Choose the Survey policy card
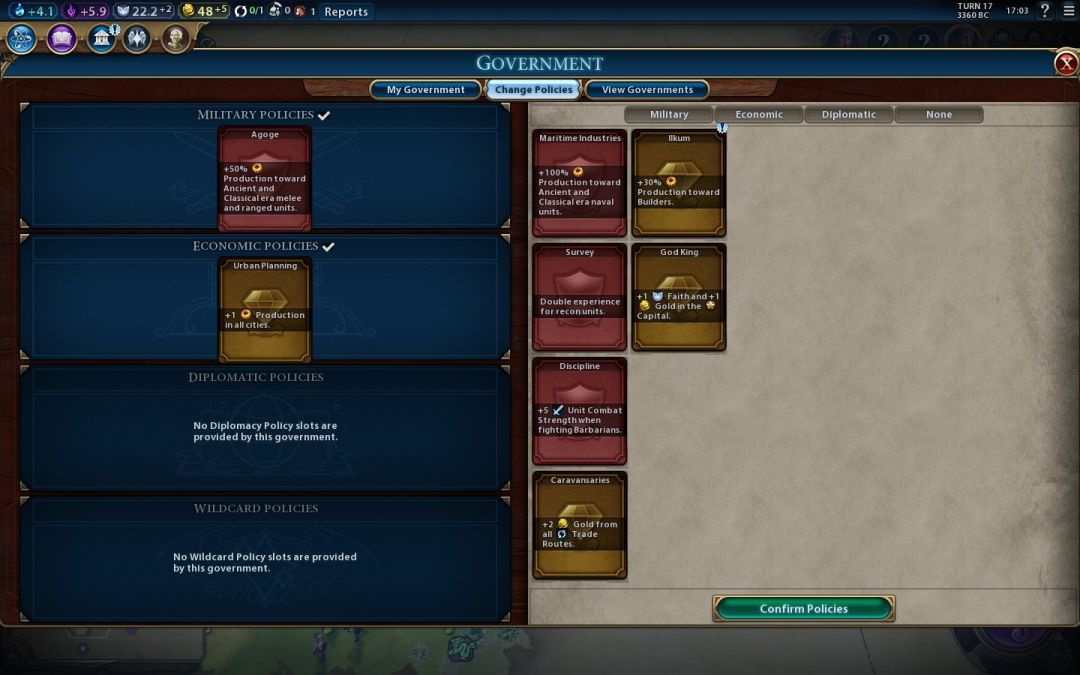Screen dimensions: 1080x675 pos(579,297)
